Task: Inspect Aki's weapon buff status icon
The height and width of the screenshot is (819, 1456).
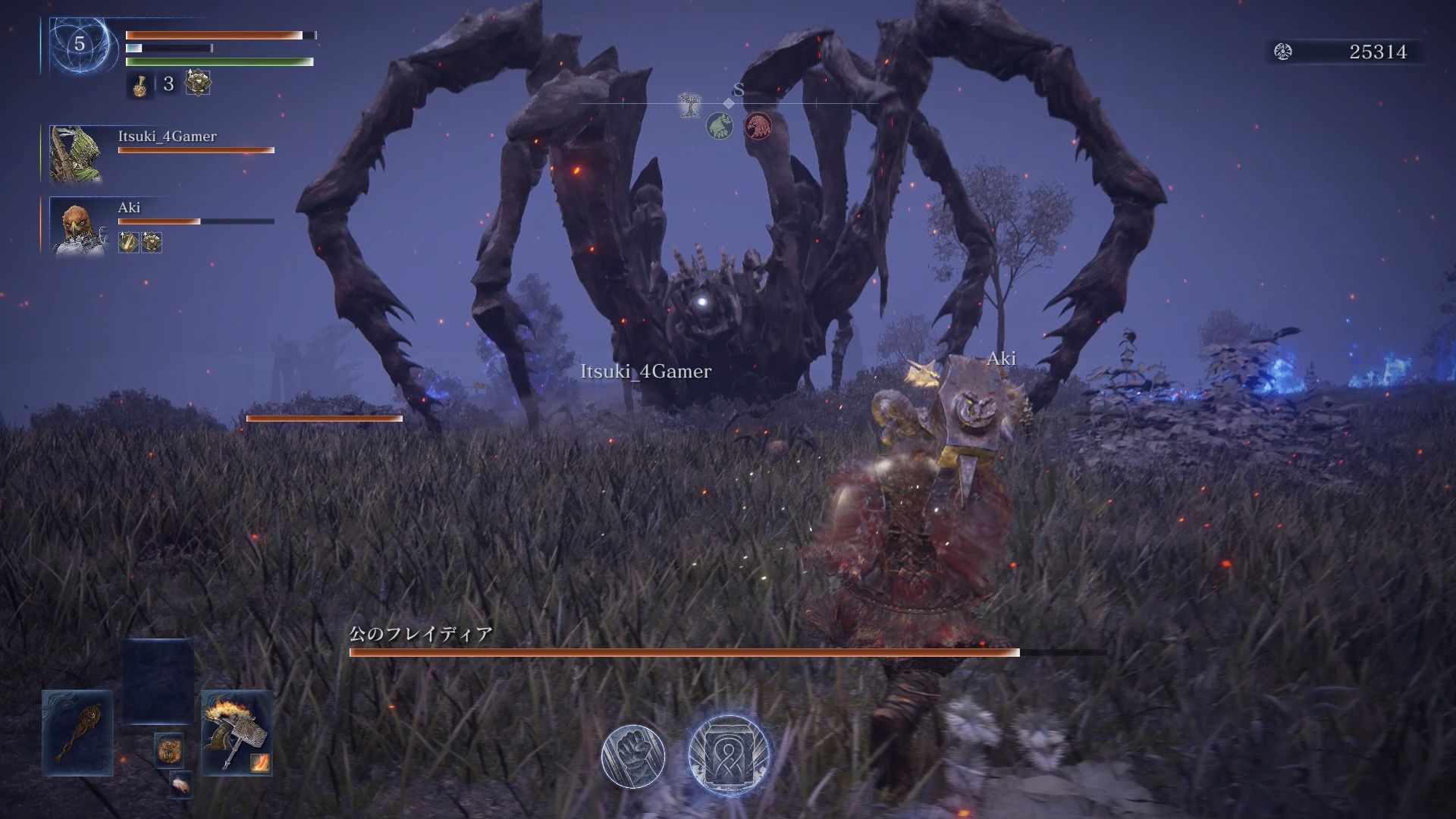Action: [128, 243]
